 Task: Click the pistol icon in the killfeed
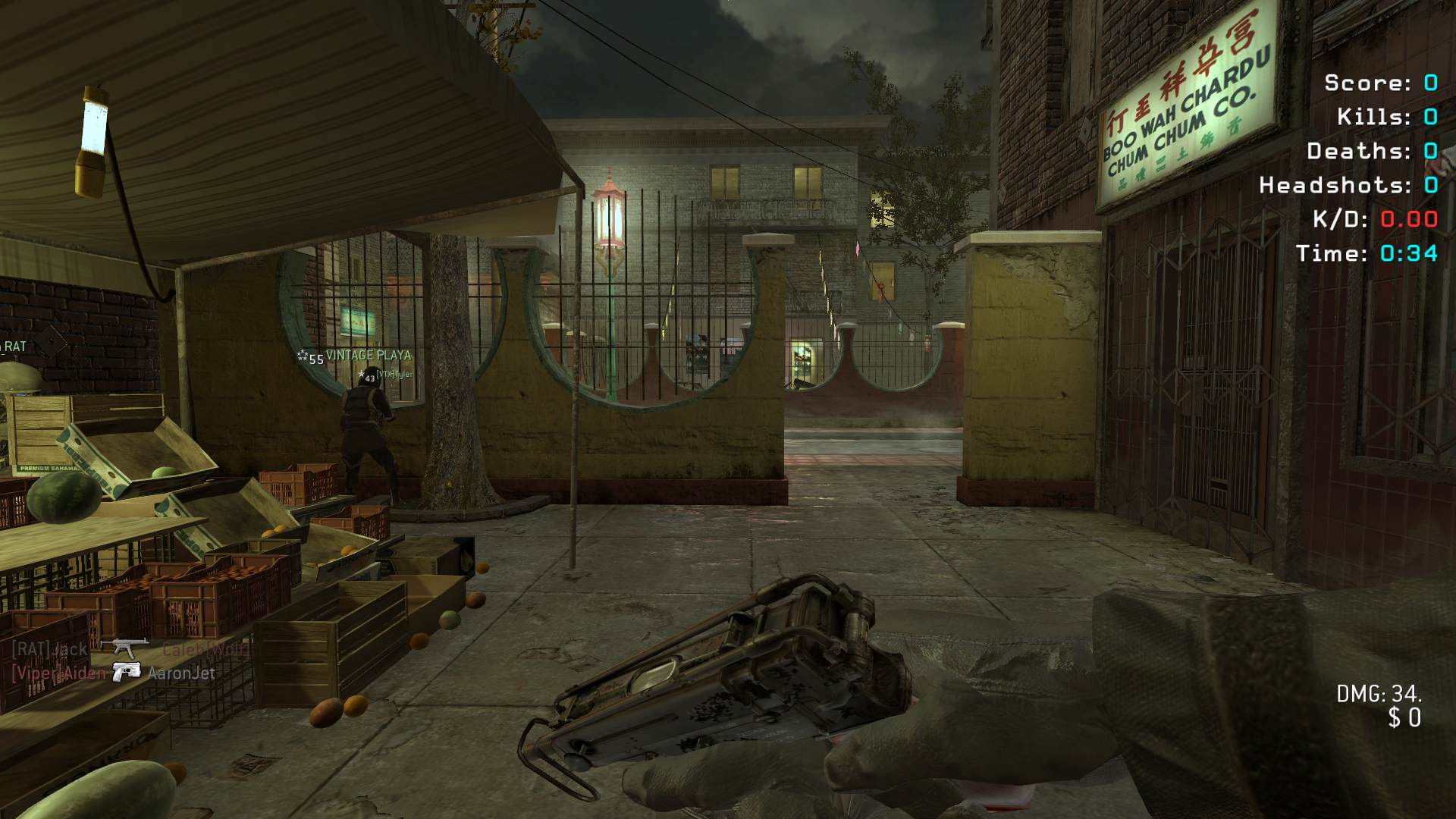[x=127, y=672]
